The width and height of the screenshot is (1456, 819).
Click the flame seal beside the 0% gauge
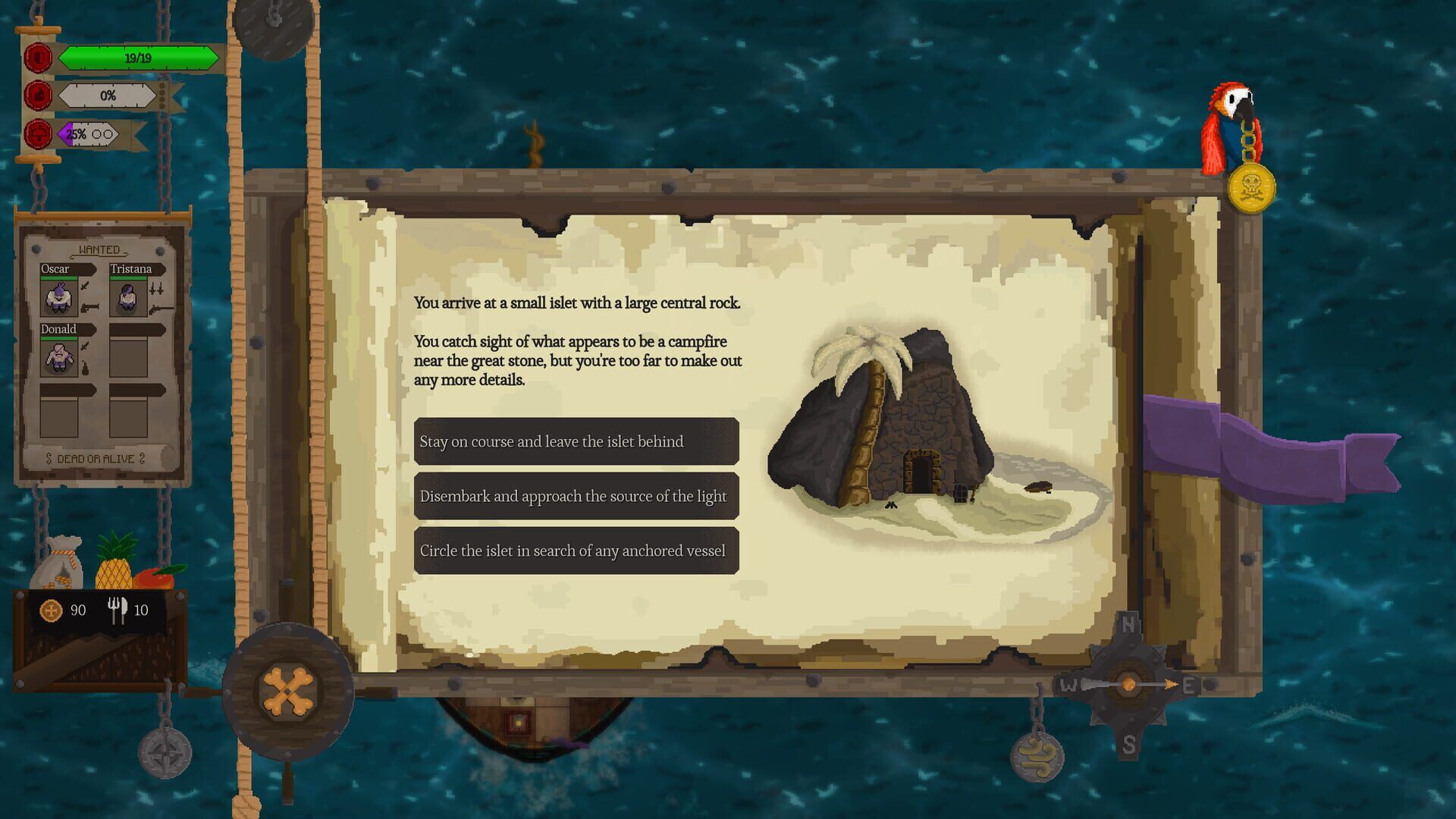click(39, 95)
